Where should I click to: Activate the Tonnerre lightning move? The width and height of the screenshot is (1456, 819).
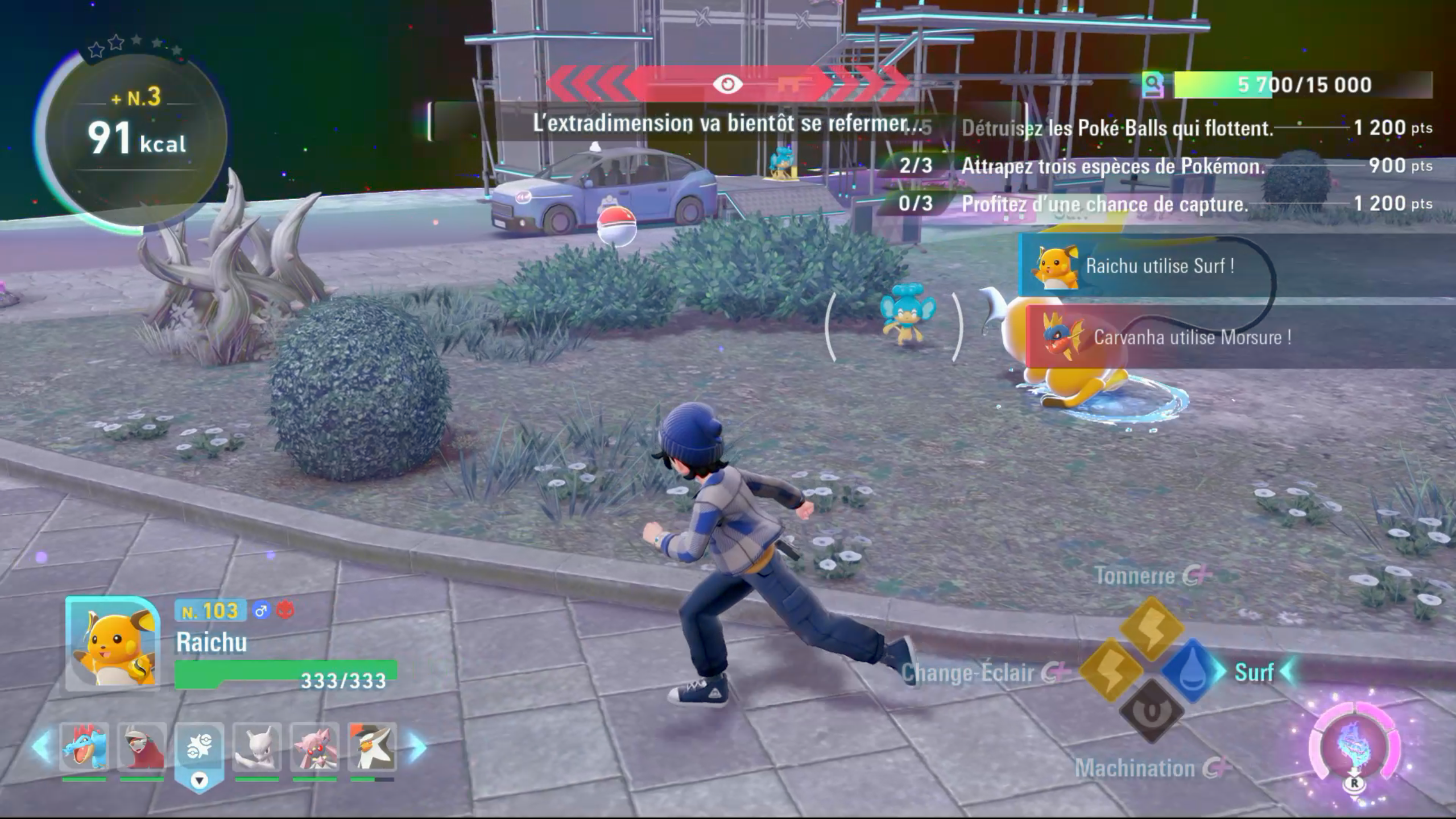coord(1152,628)
